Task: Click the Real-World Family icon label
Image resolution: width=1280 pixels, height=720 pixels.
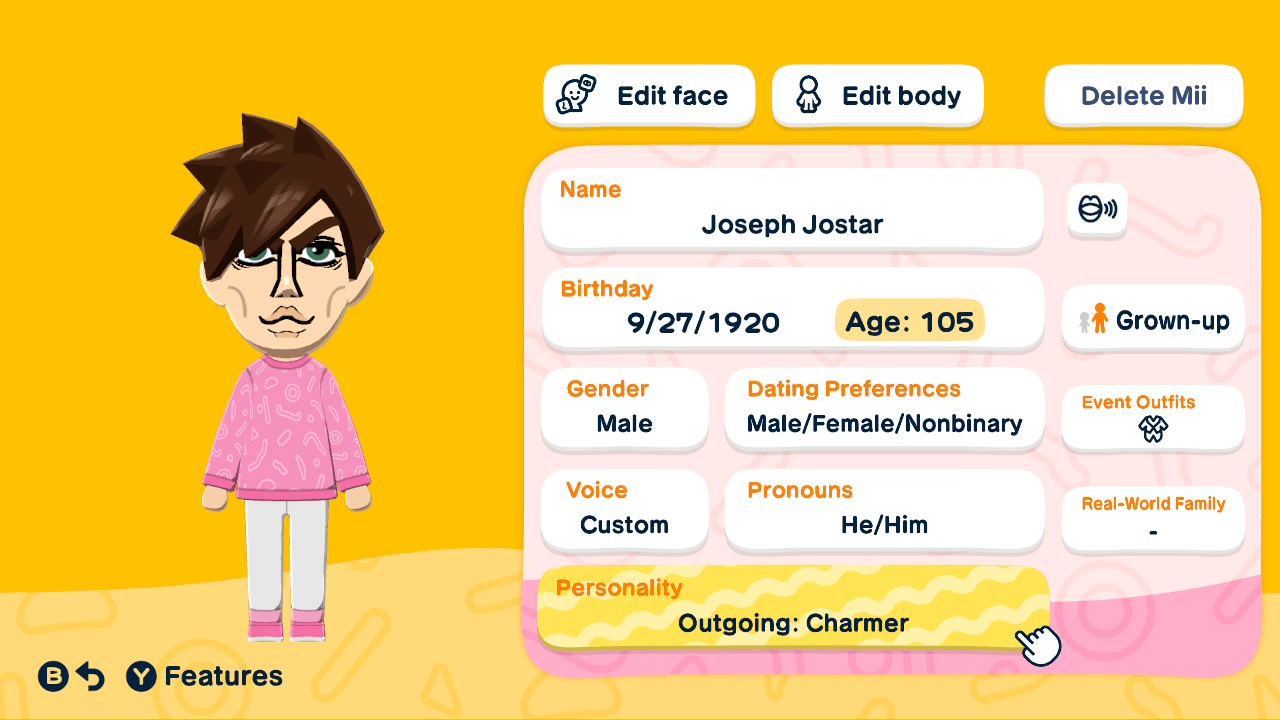Action: coord(1152,504)
